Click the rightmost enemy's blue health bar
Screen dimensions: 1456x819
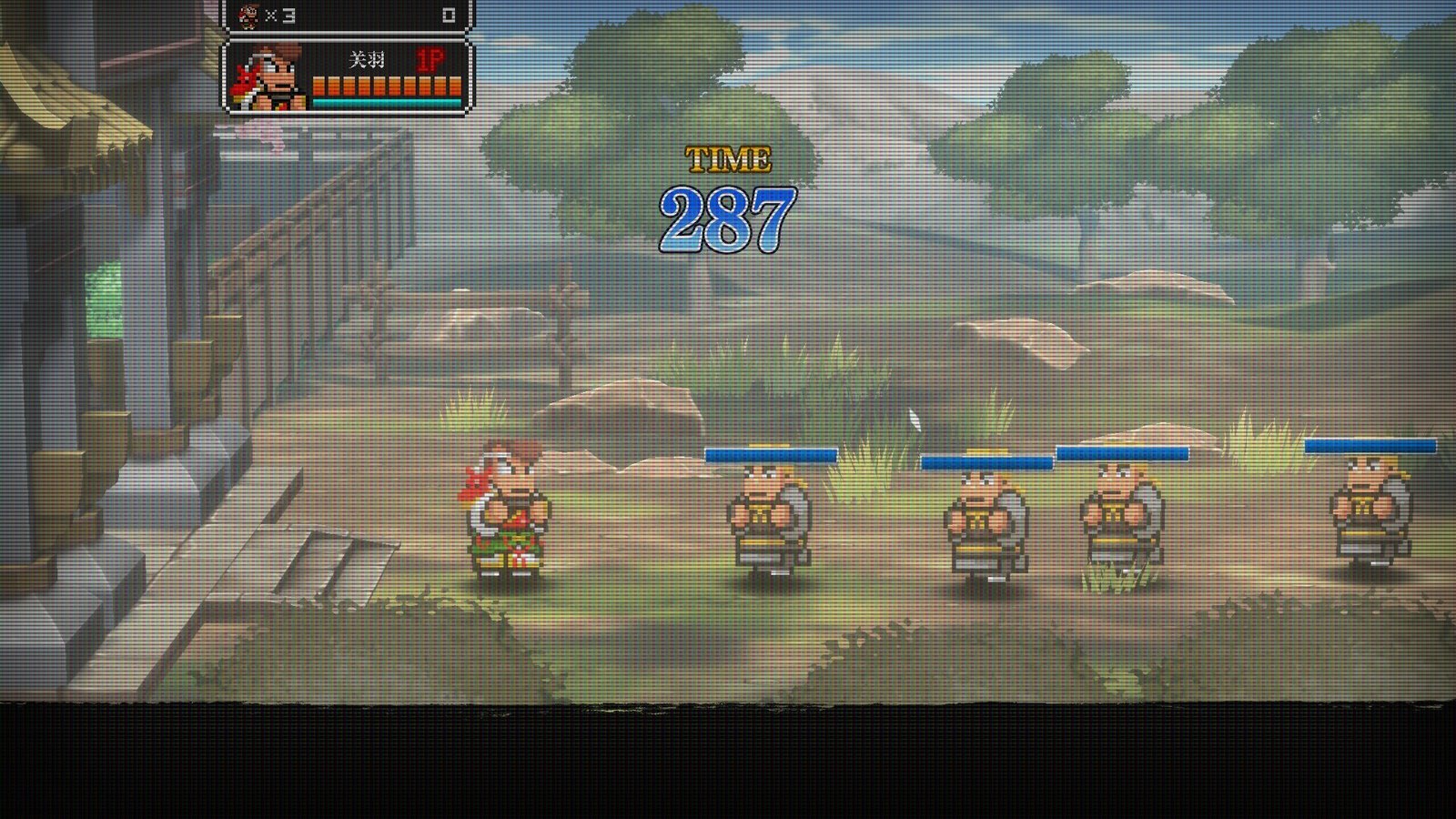(1372, 447)
